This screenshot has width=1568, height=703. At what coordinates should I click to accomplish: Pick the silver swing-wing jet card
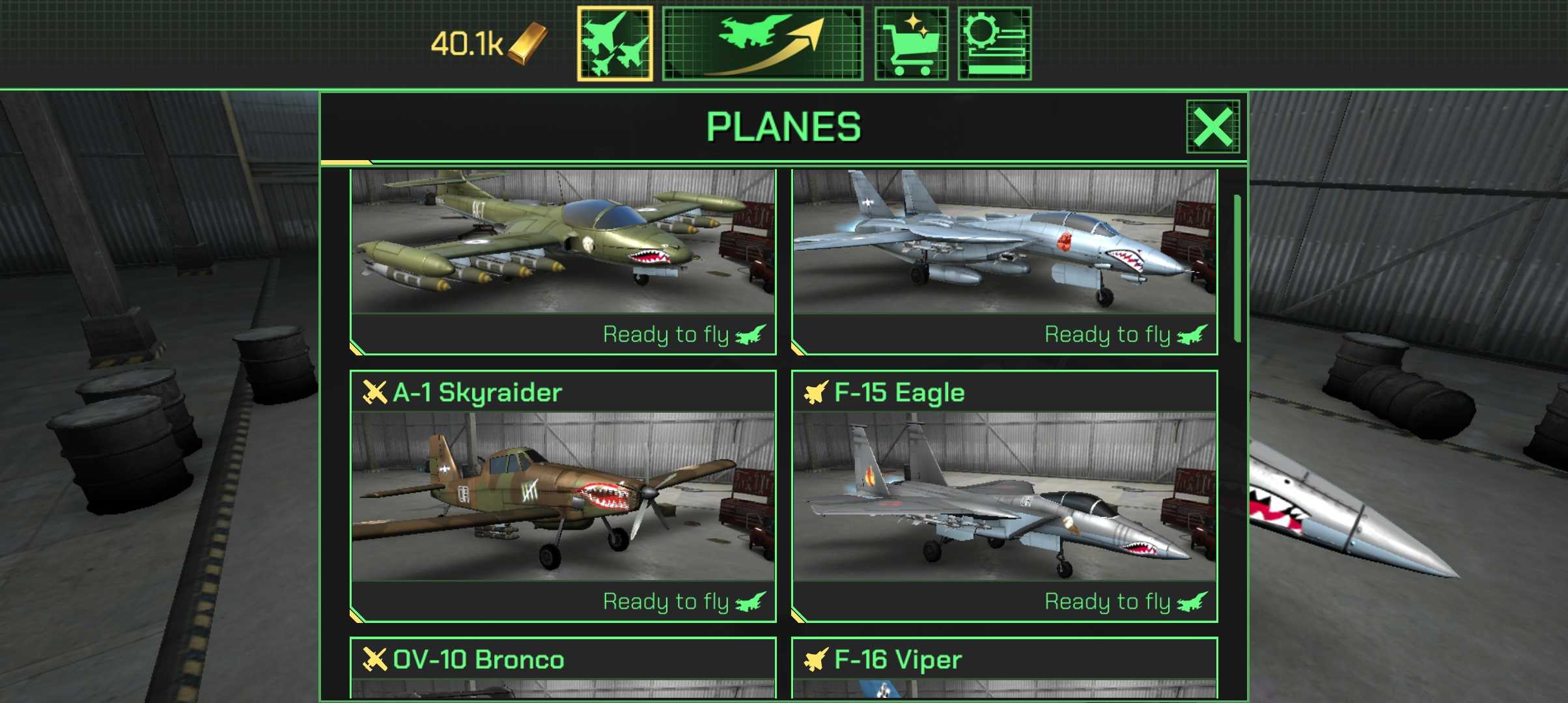tap(1004, 260)
